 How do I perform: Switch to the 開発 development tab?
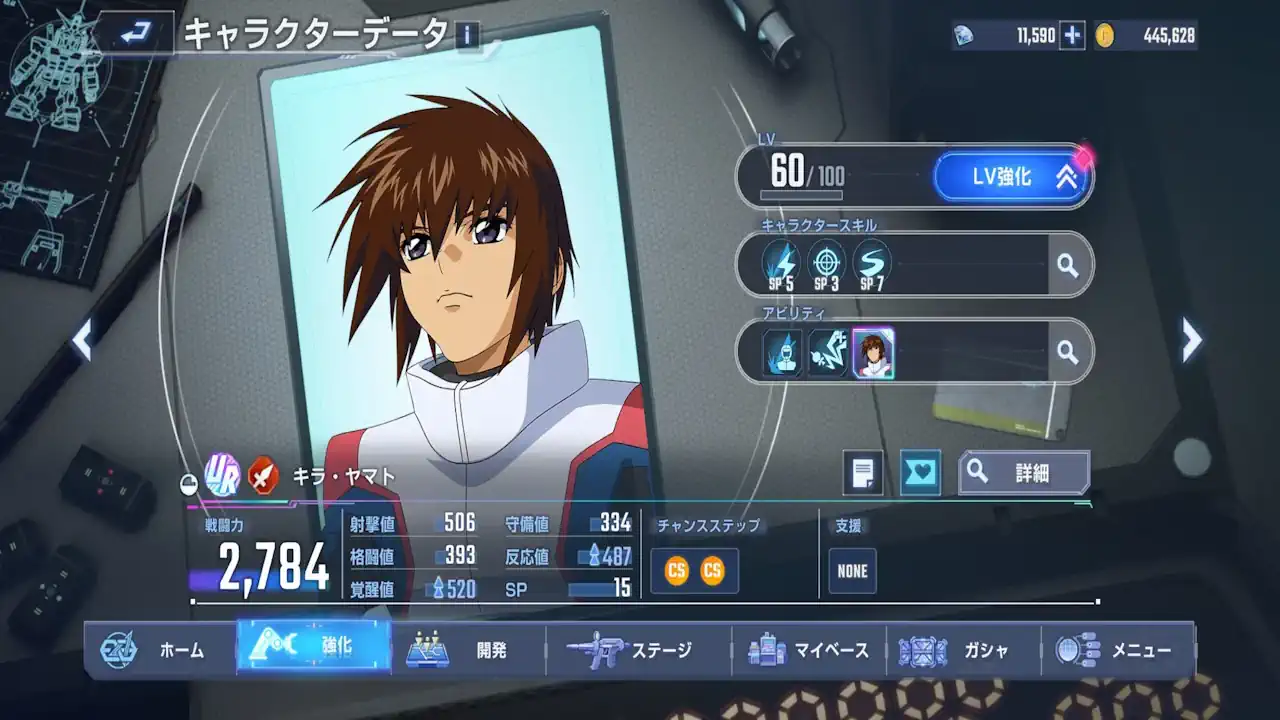468,650
